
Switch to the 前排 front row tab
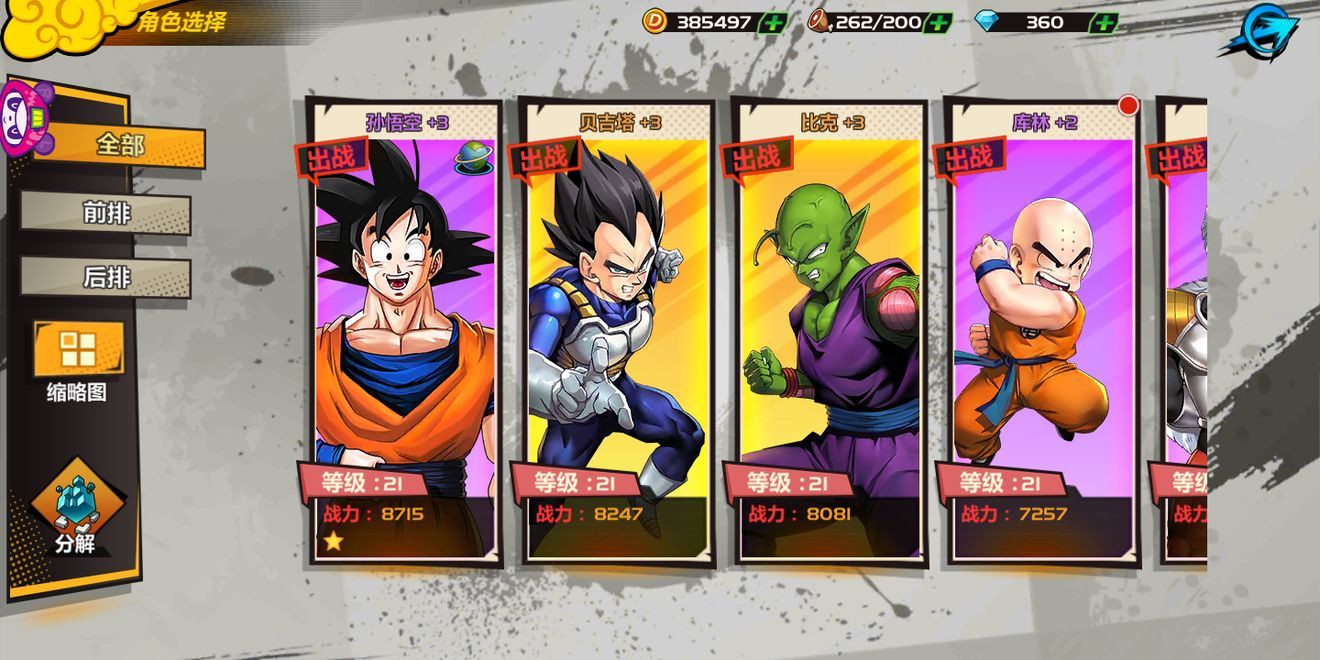106,213
